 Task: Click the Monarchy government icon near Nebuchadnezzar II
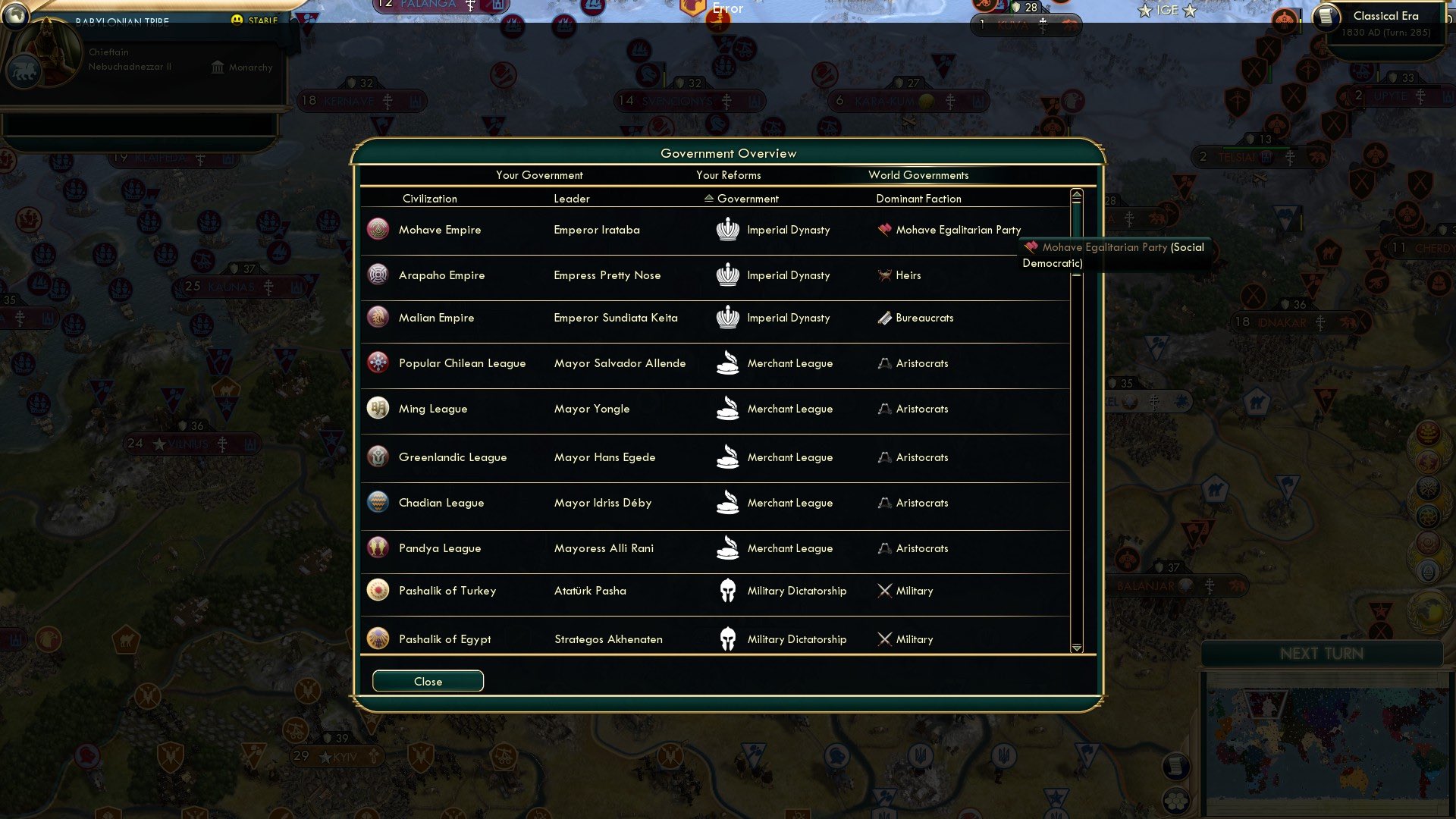(218, 67)
